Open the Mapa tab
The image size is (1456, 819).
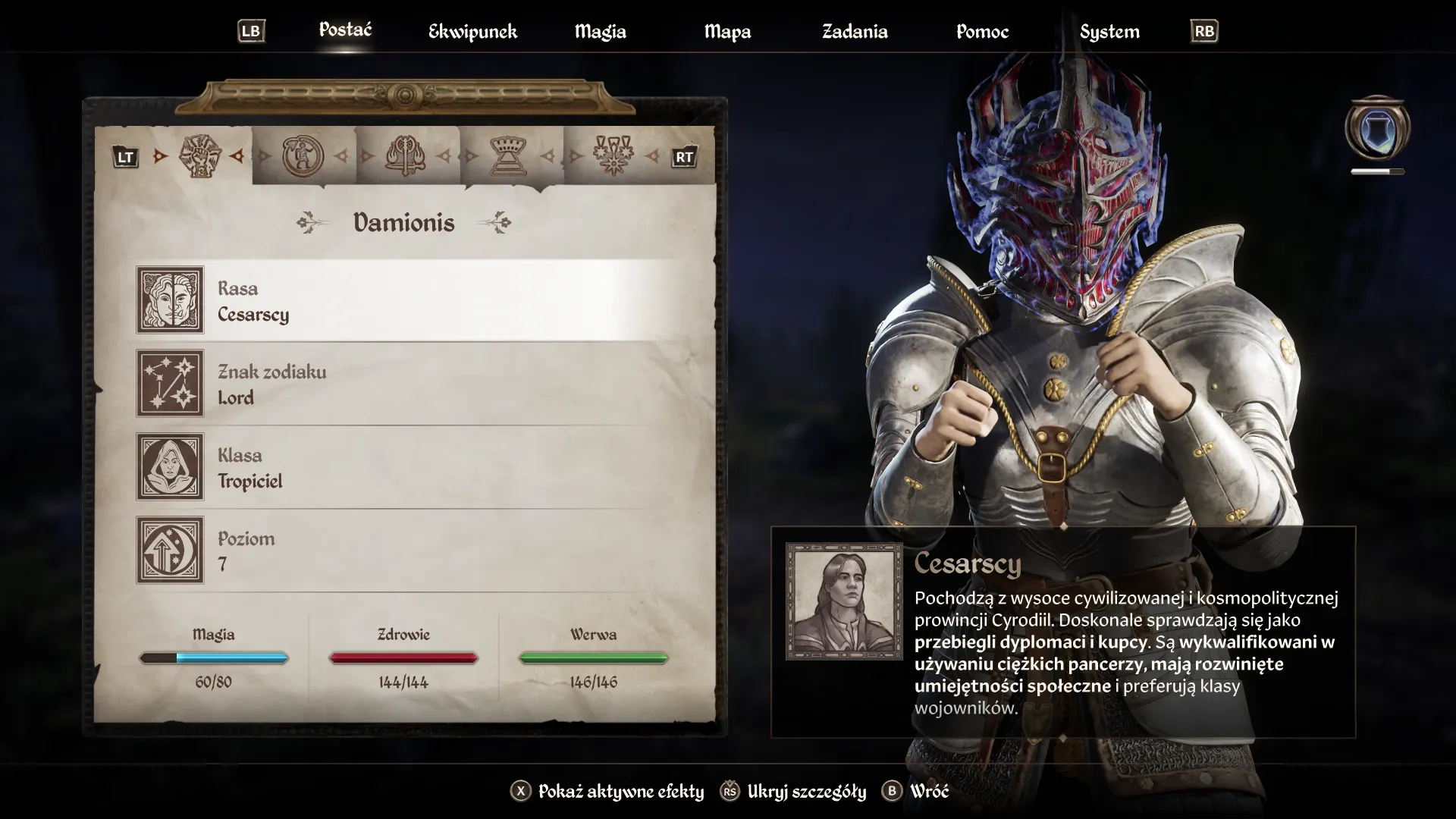coord(727,32)
